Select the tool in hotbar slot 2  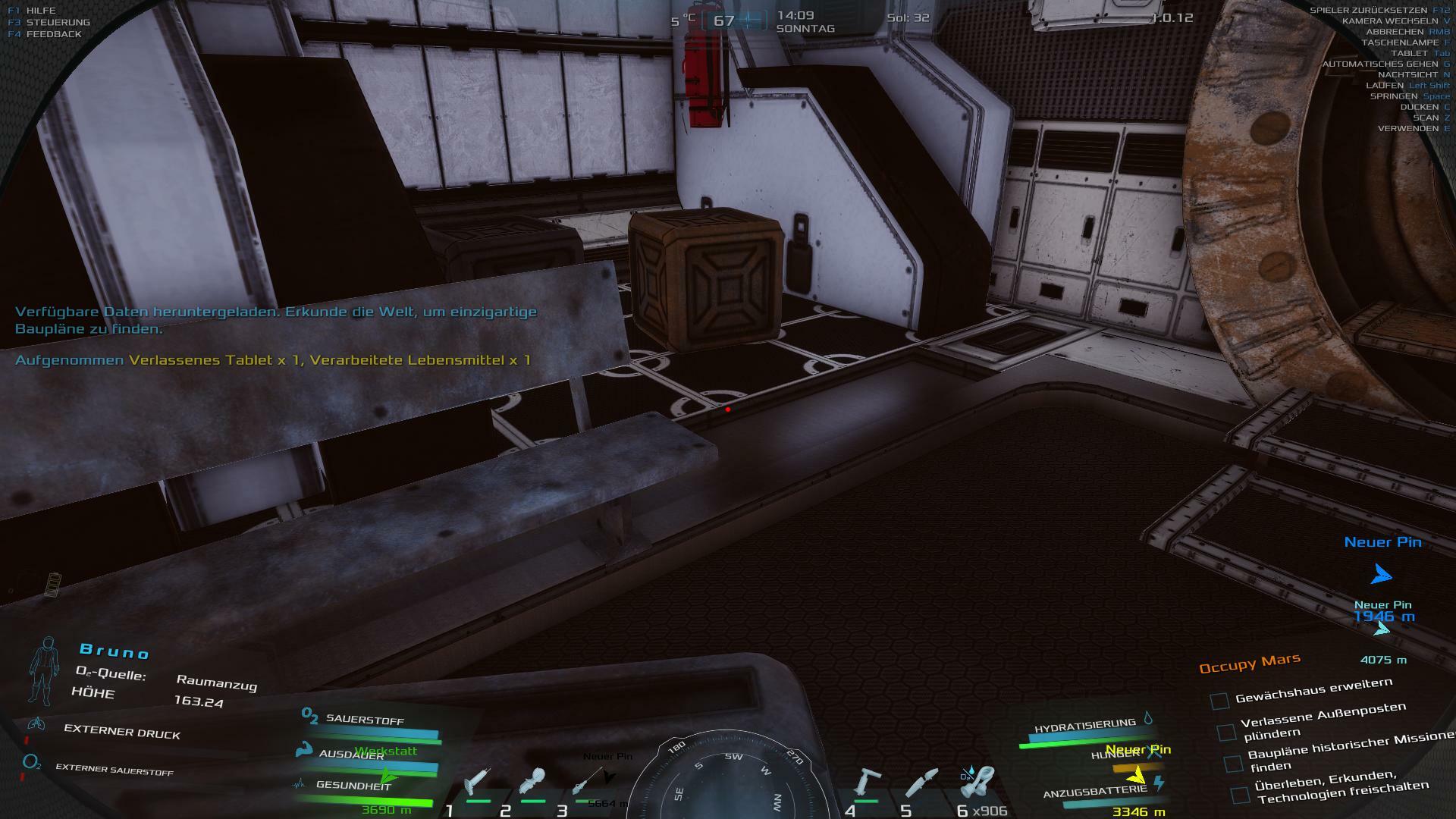coord(533,783)
